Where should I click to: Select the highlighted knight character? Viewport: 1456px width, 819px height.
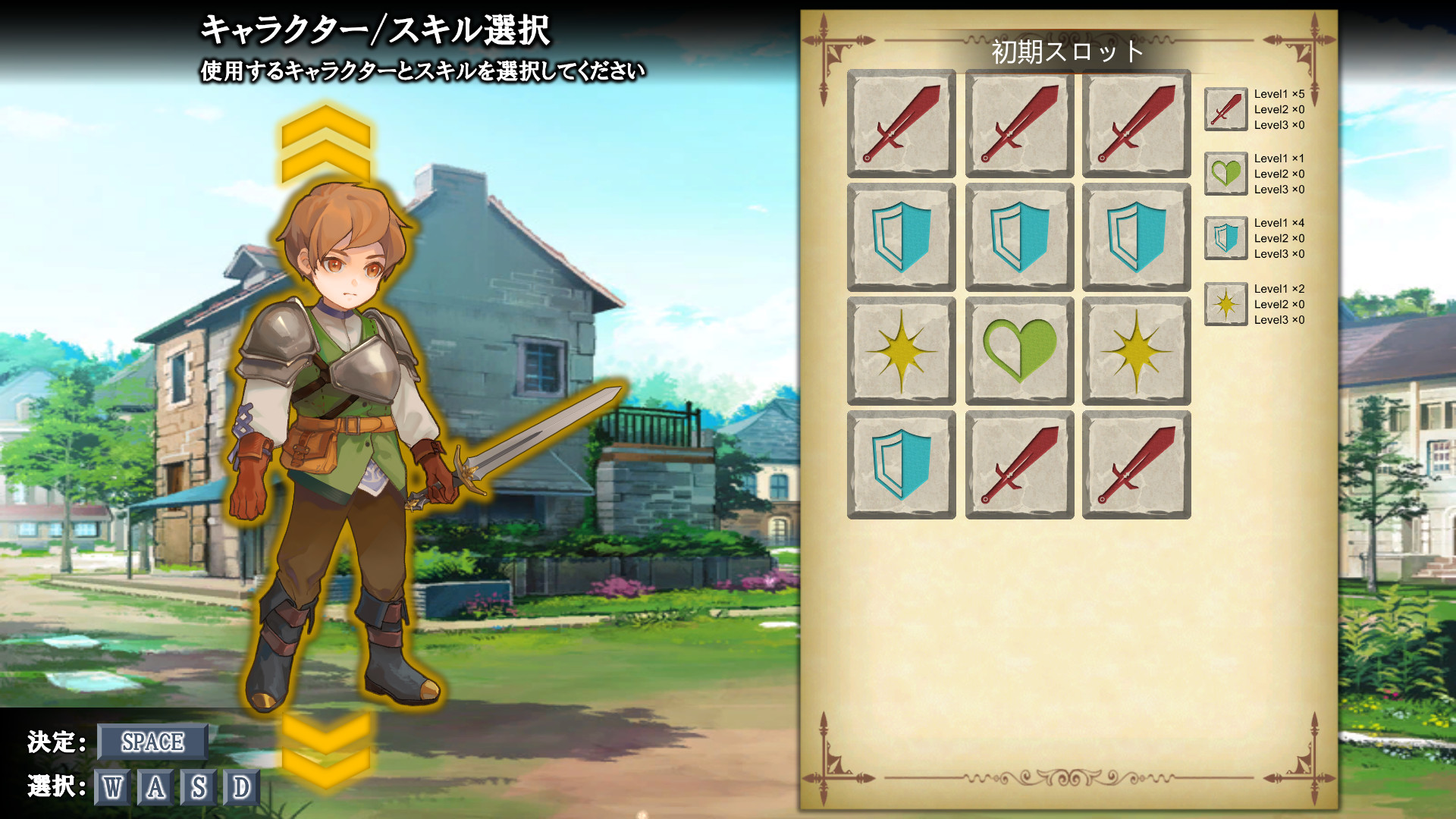(x=341, y=417)
